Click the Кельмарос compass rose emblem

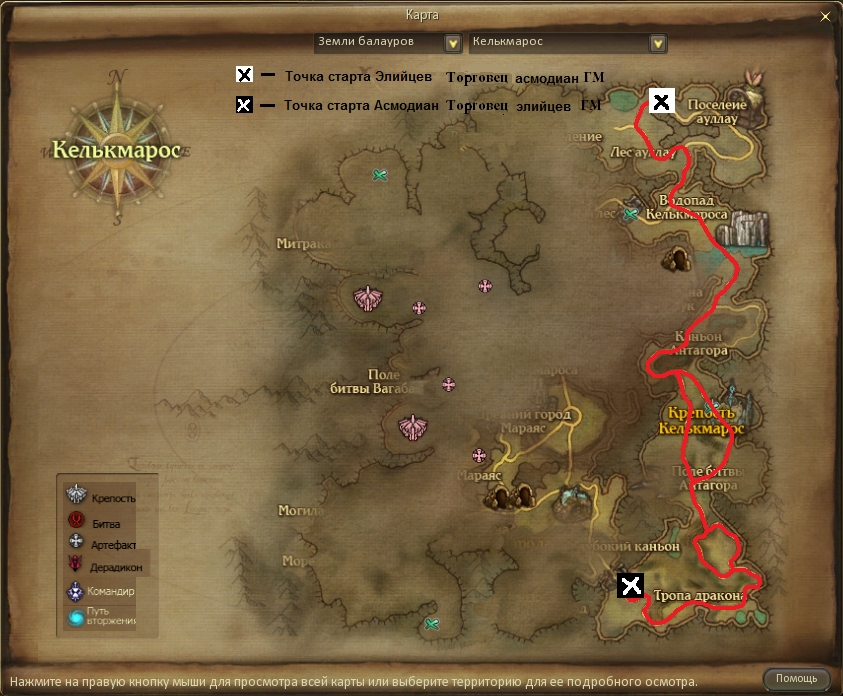coord(120,149)
